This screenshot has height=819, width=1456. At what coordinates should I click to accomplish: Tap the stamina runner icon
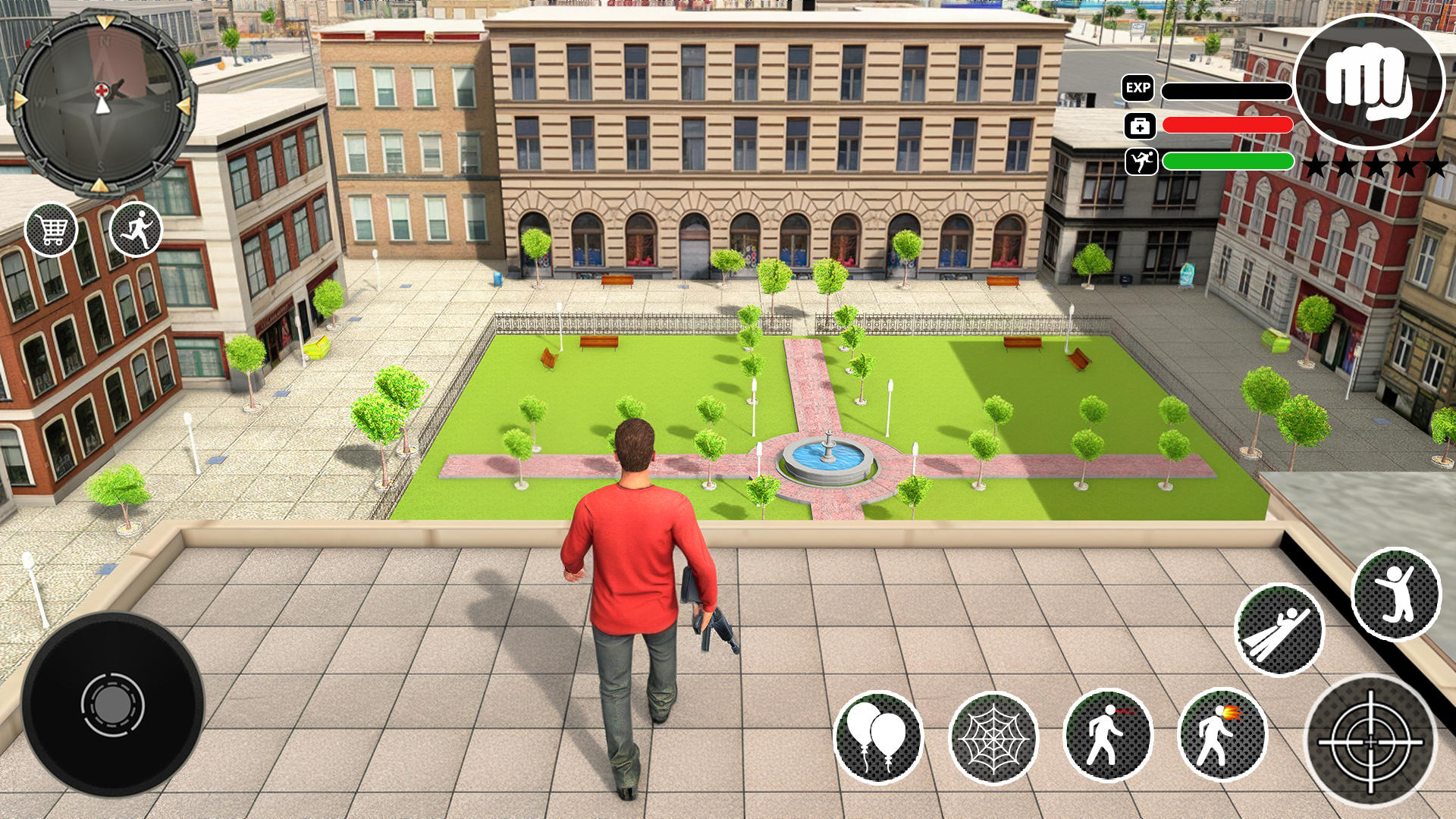1141,161
